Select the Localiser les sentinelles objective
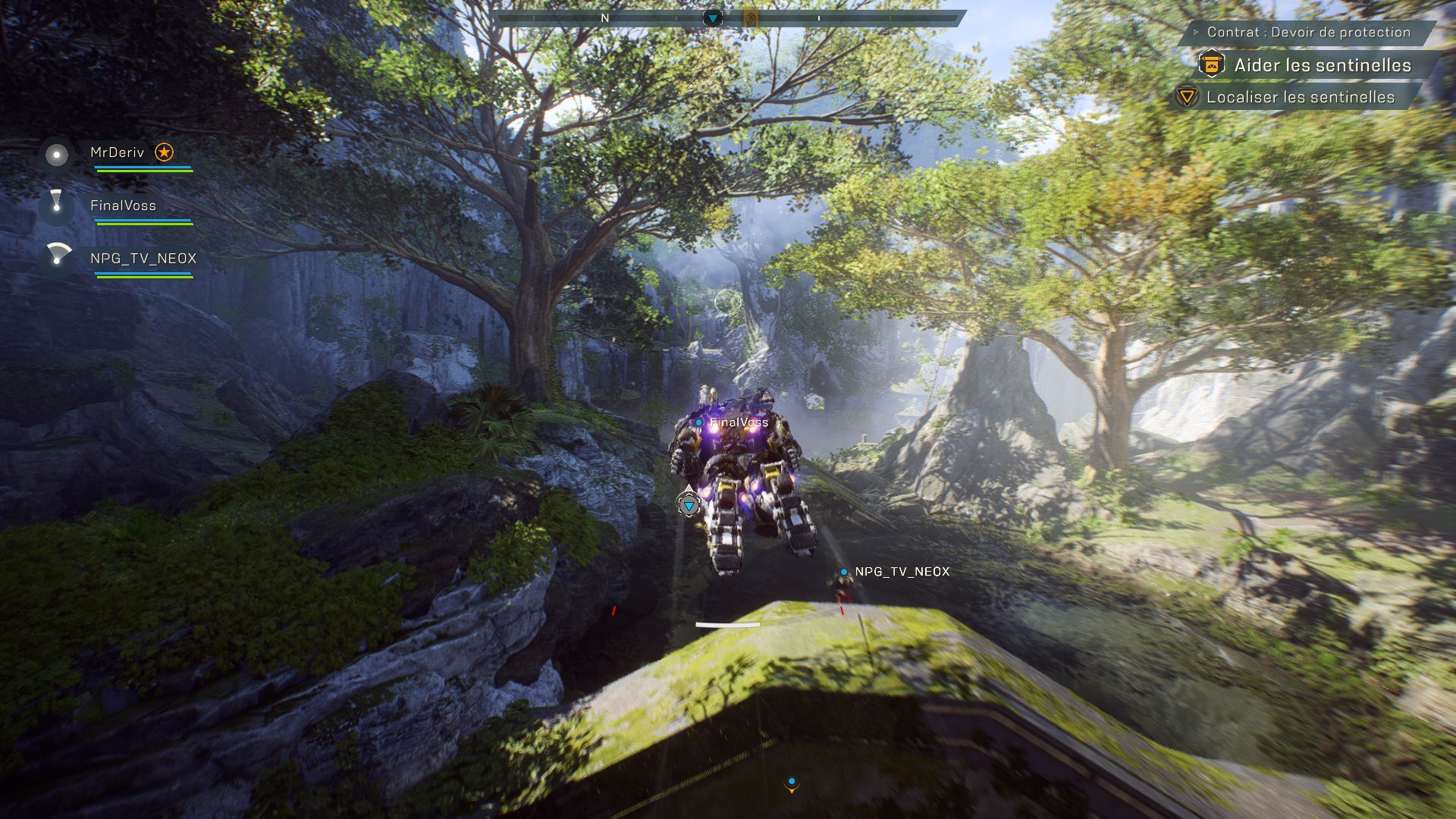Screen dimensions: 1456x819 (1300, 97)
